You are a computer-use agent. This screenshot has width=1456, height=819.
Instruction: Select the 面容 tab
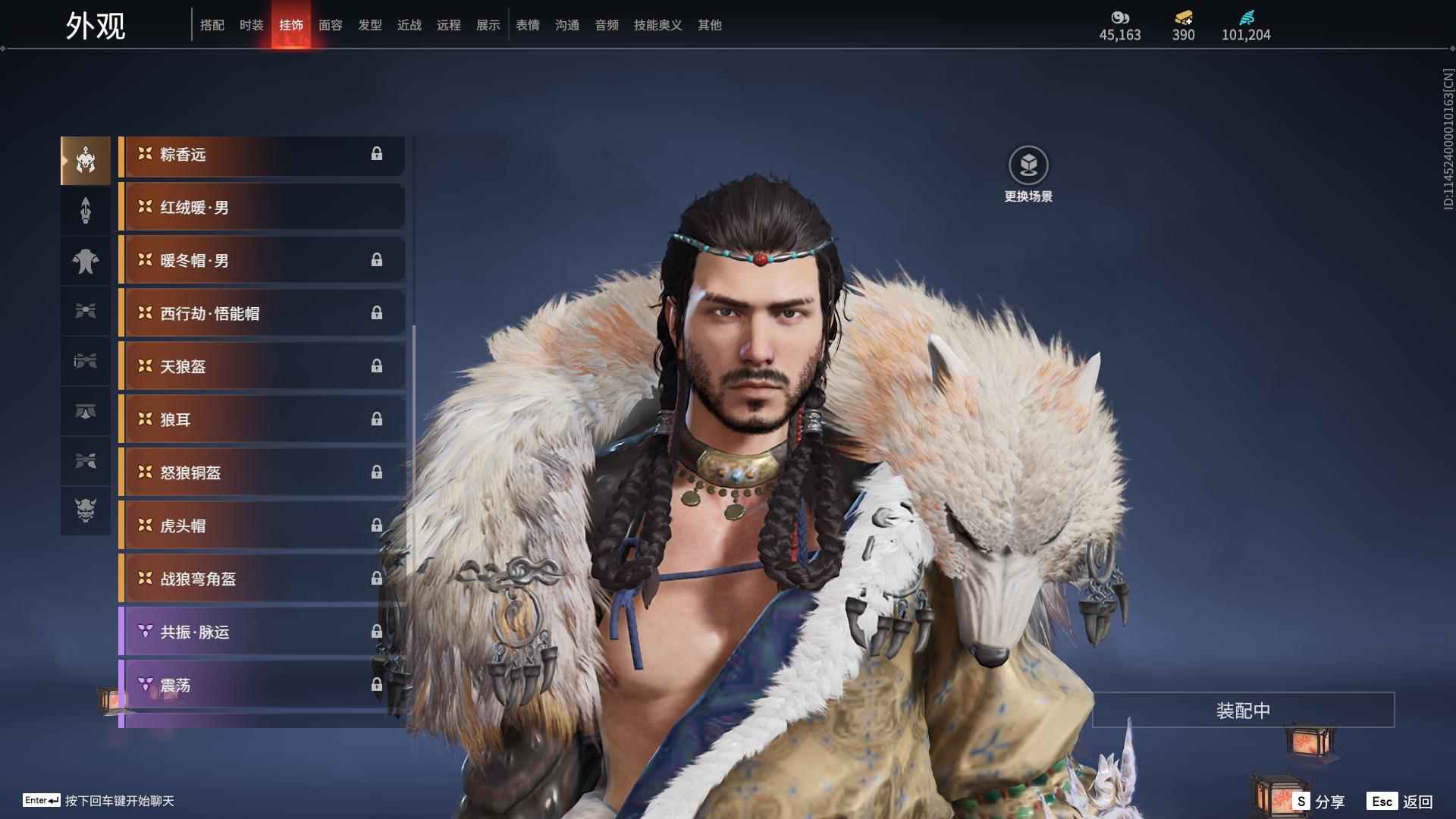pos(330,25)
